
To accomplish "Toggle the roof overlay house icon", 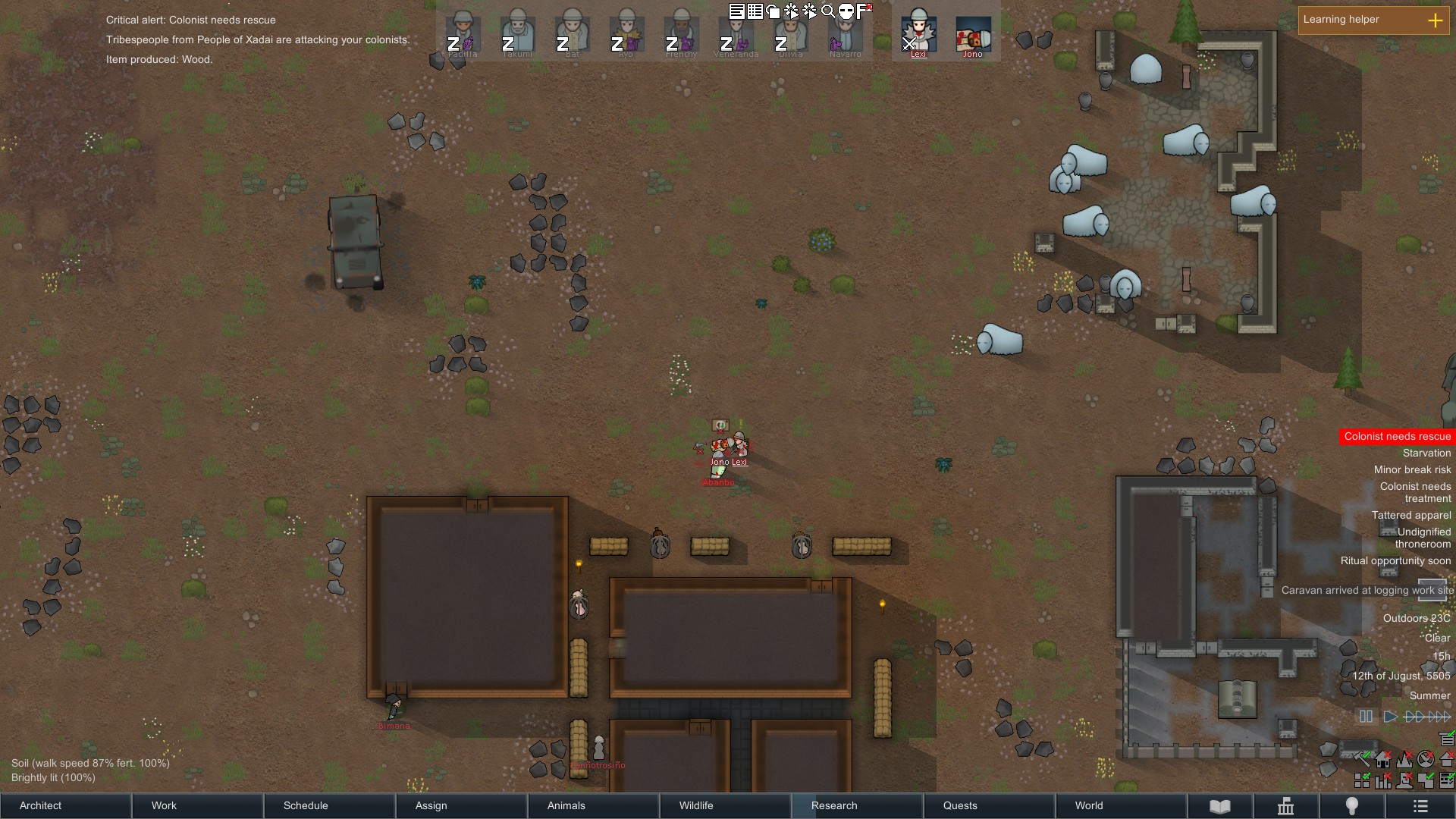I will click(x=1447, y=759).
